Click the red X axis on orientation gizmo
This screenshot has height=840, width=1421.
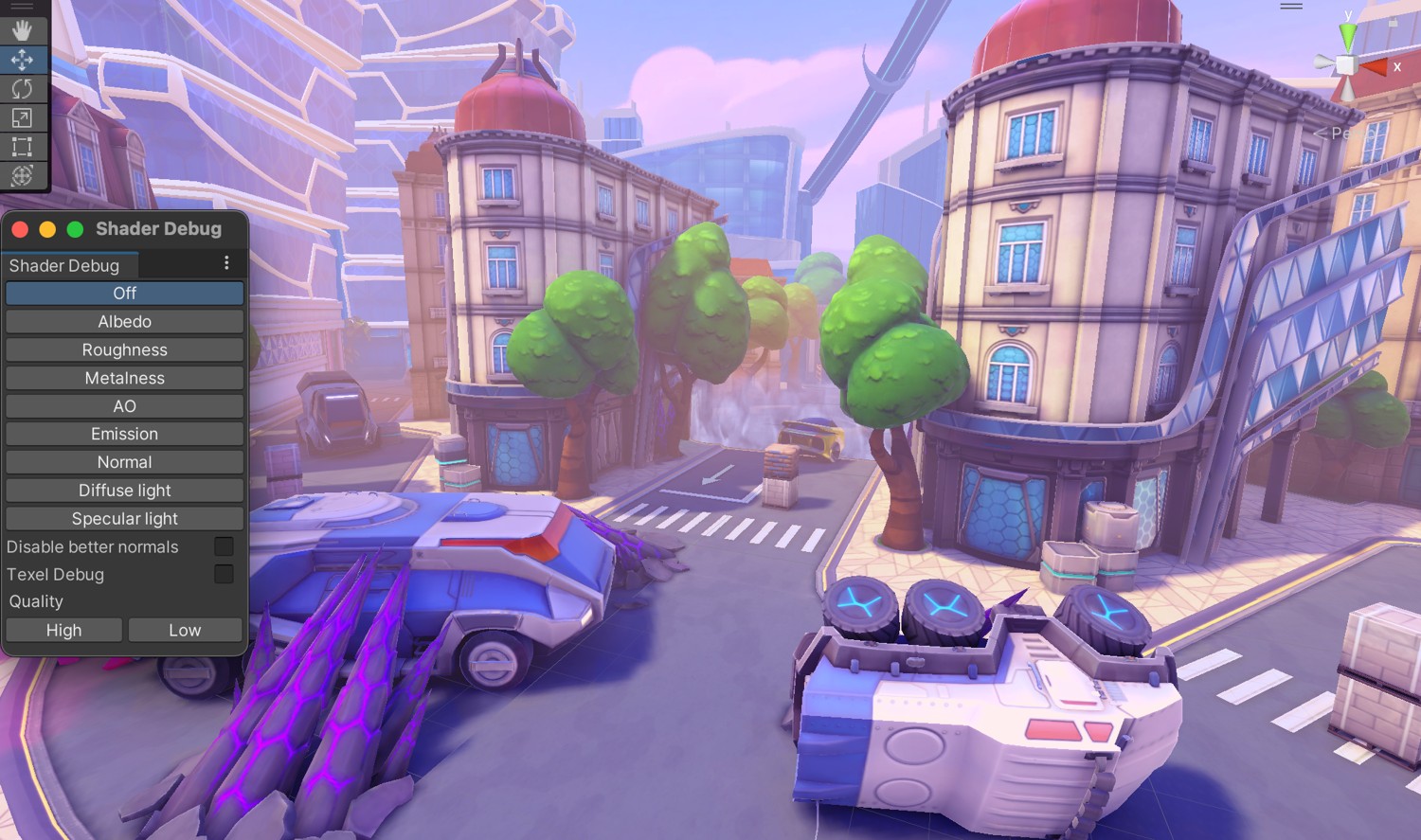pyautogui.click(x=1376, y=66)
